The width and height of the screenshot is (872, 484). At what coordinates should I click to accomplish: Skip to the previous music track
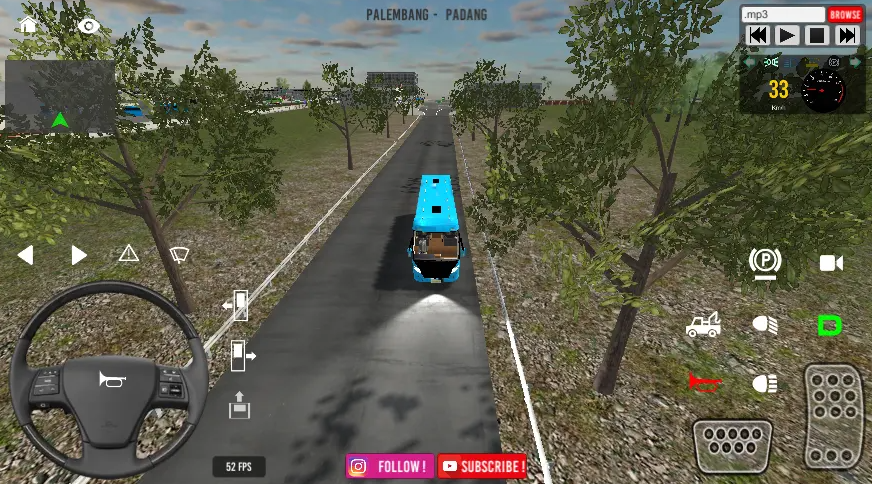click(x=757, y=36)
